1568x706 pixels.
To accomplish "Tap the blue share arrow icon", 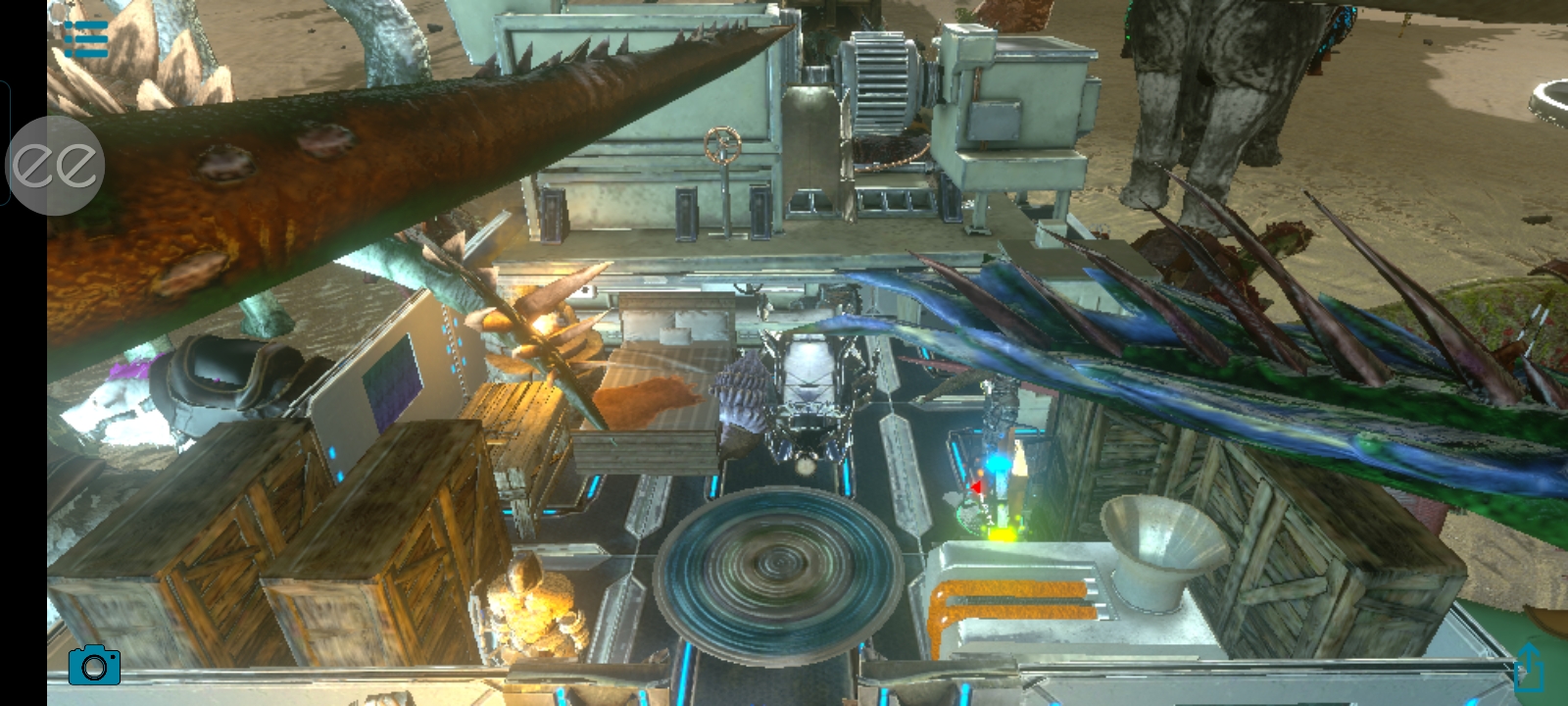I will [x=1529, y=668].
